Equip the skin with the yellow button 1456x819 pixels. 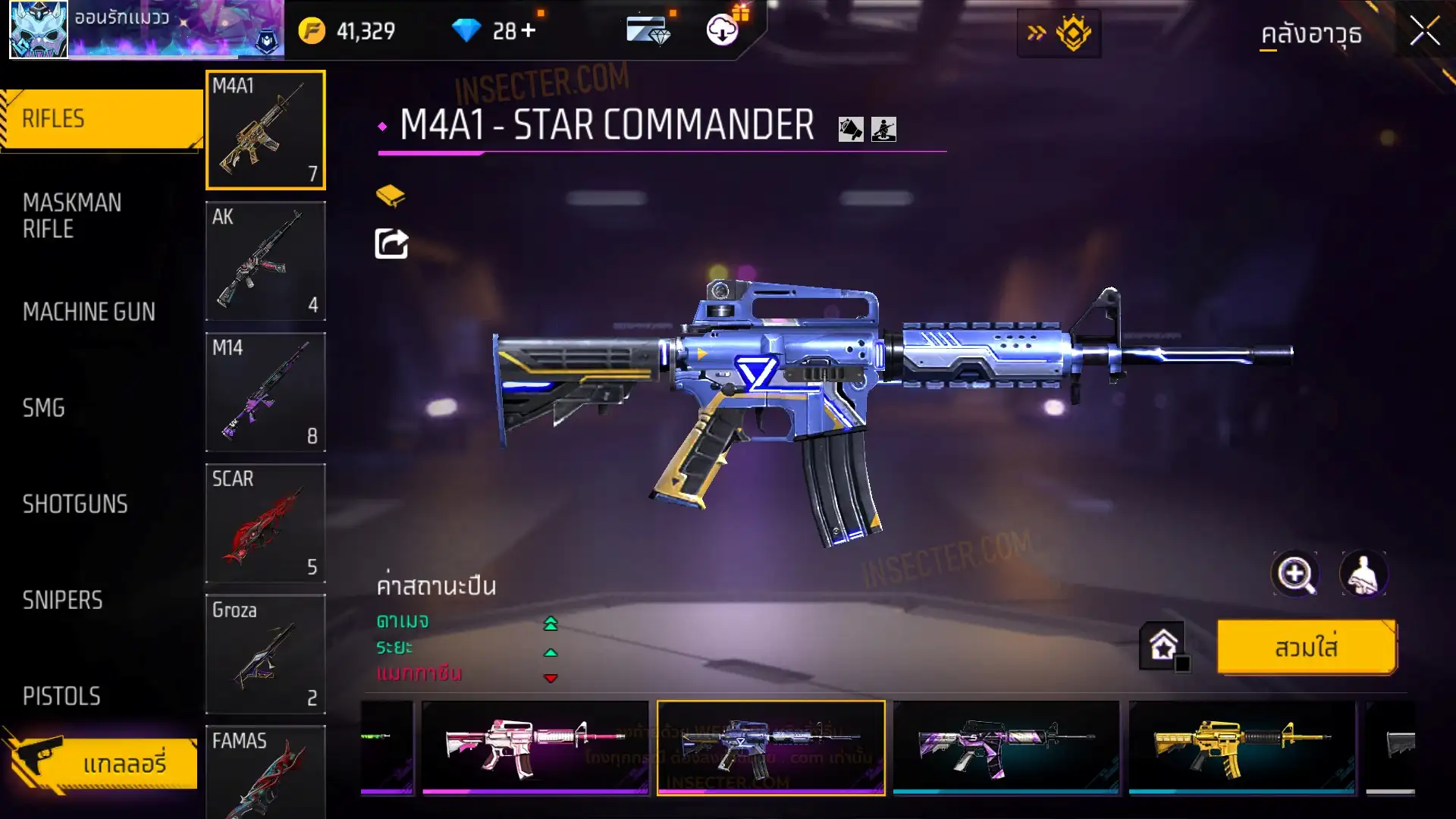pyautogui.click(x=1306, y=648)
